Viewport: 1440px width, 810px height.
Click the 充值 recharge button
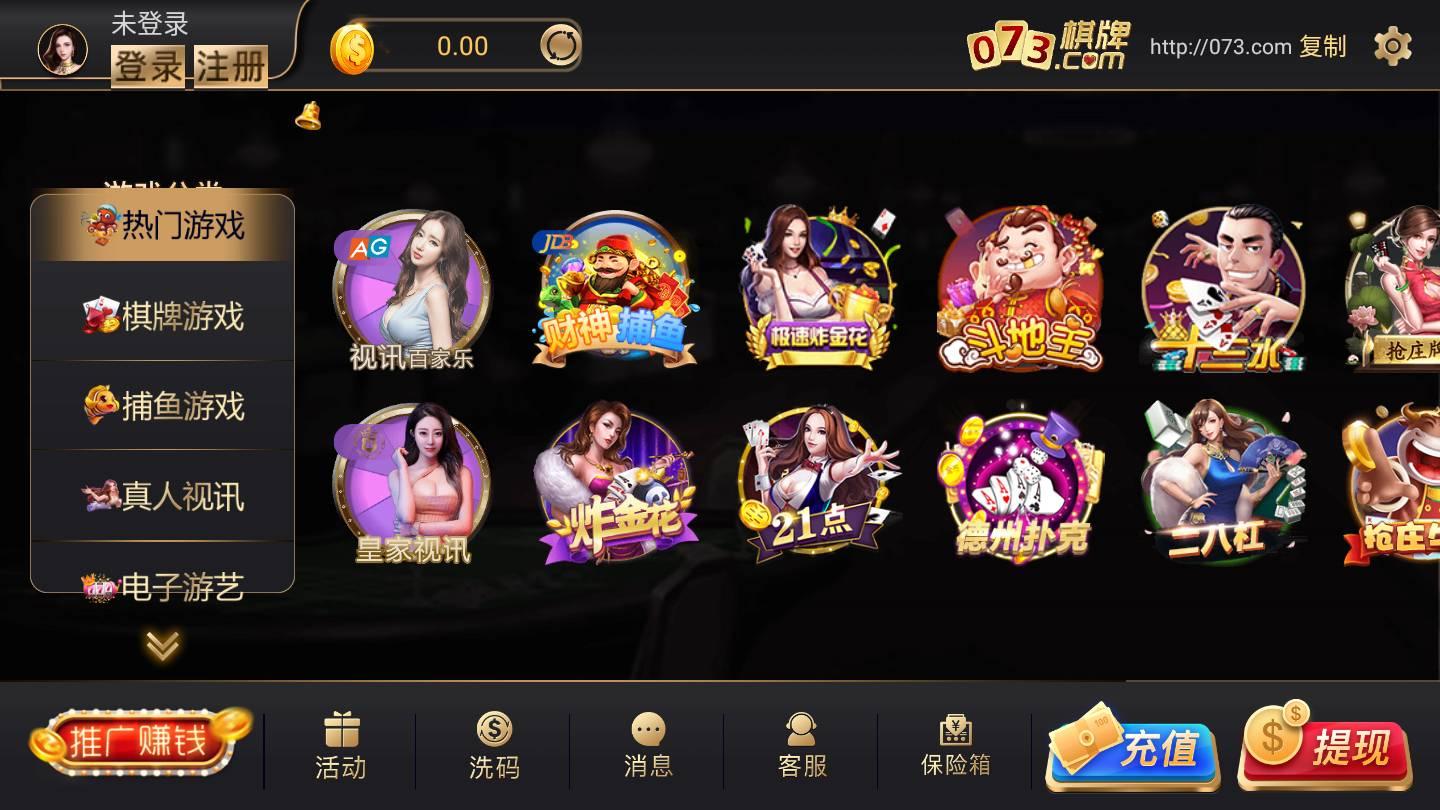[1131, 748]
